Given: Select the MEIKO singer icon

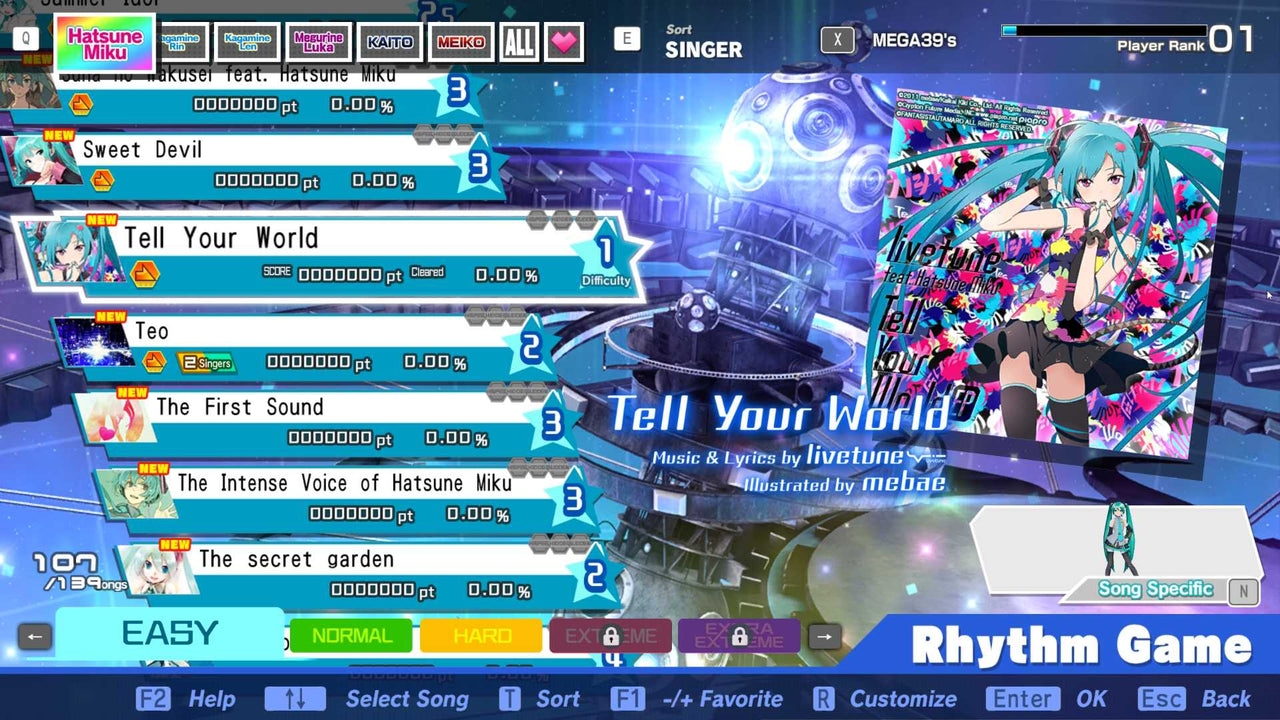Looking at the screenshot, I should [460, 42].
